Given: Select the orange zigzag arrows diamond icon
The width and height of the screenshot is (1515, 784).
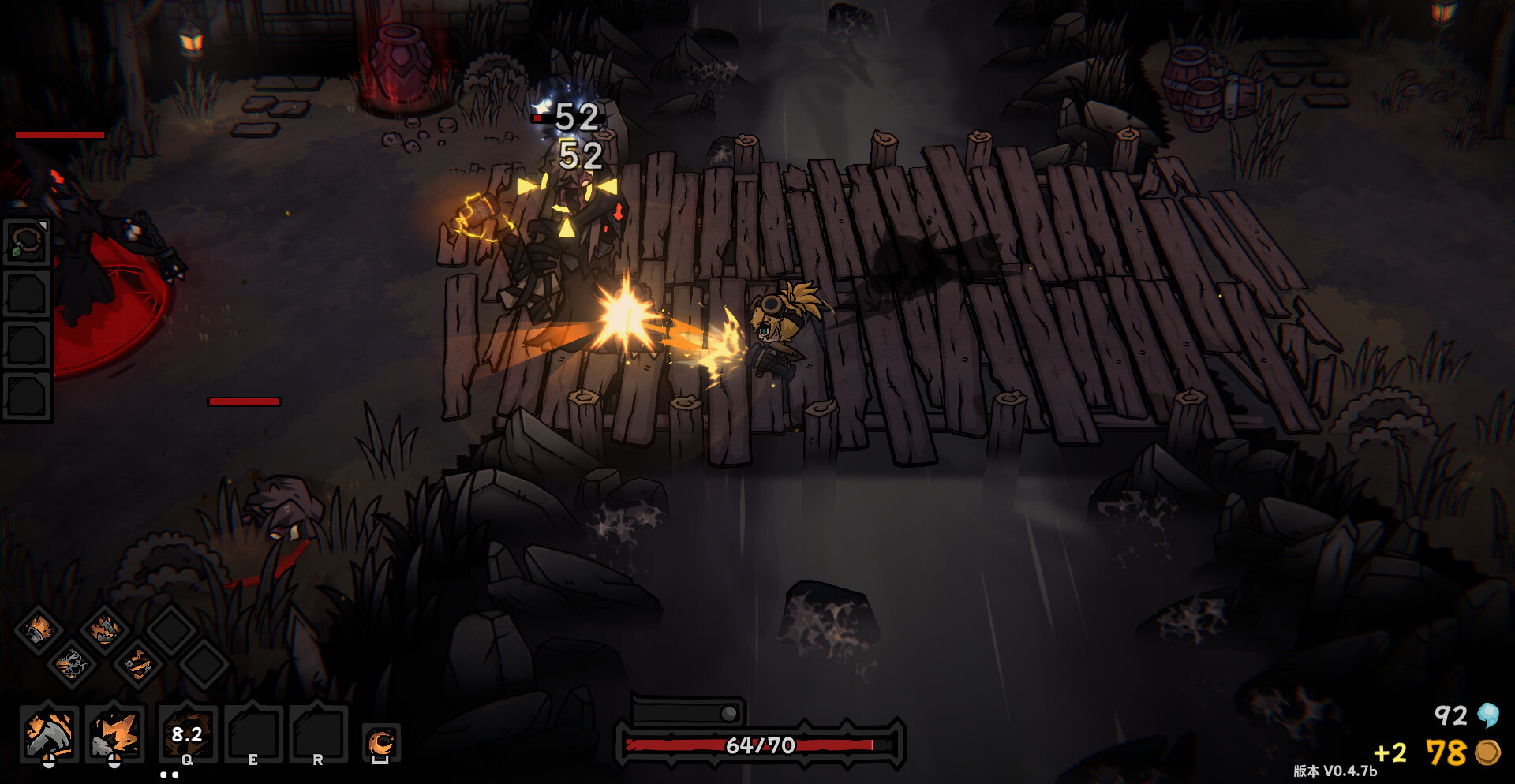Looking at the screenshot, I should (x=138, y=664).
